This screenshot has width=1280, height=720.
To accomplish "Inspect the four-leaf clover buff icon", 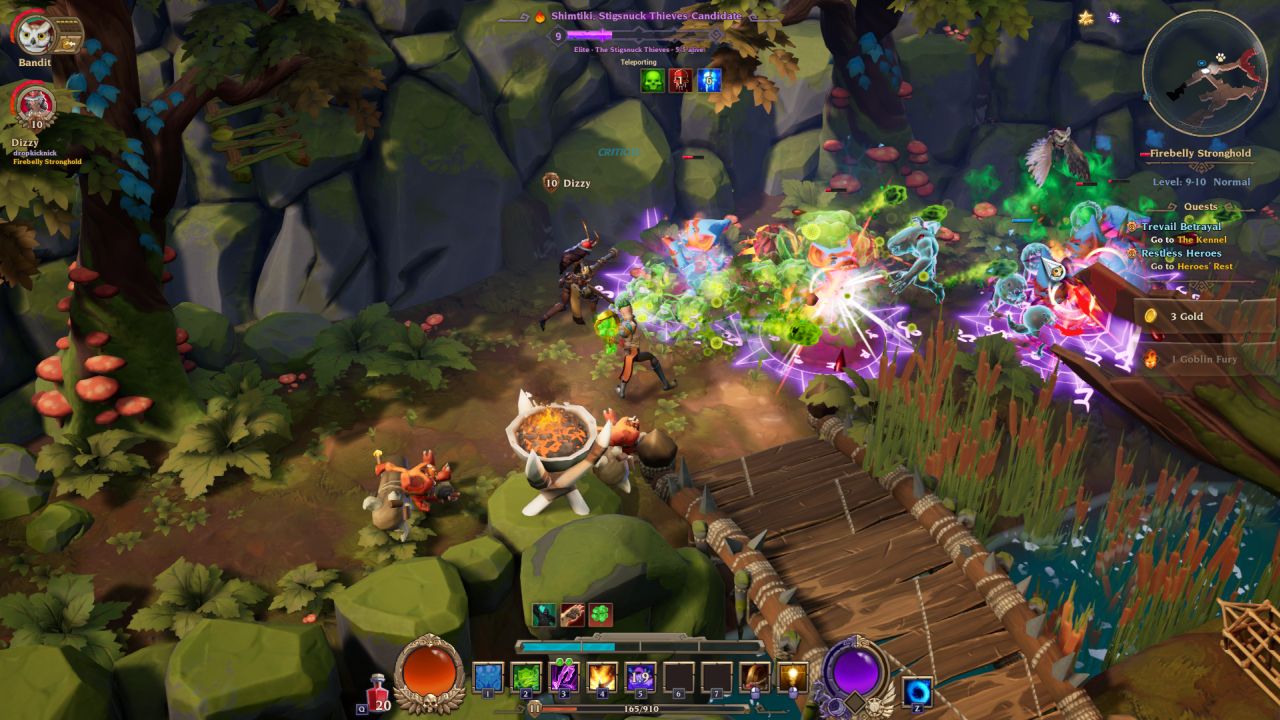I will point(600,615).
